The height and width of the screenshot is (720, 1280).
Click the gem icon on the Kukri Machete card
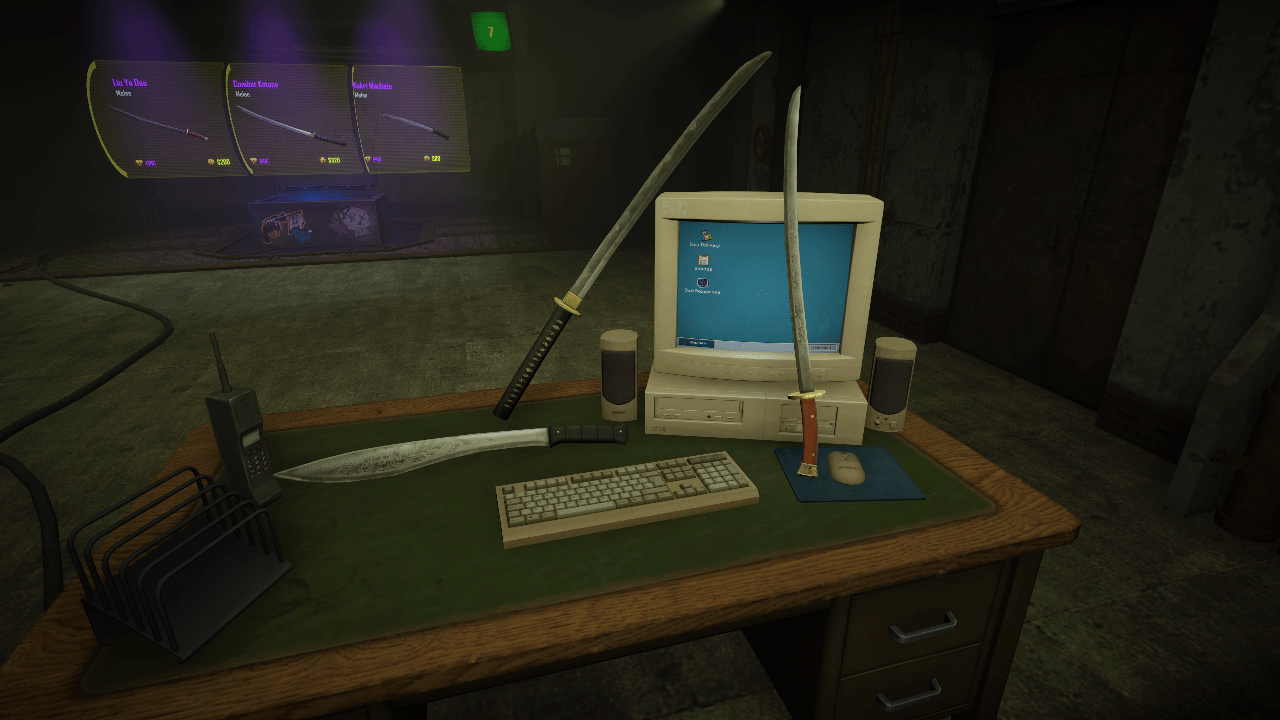click(x=367, y=160)
